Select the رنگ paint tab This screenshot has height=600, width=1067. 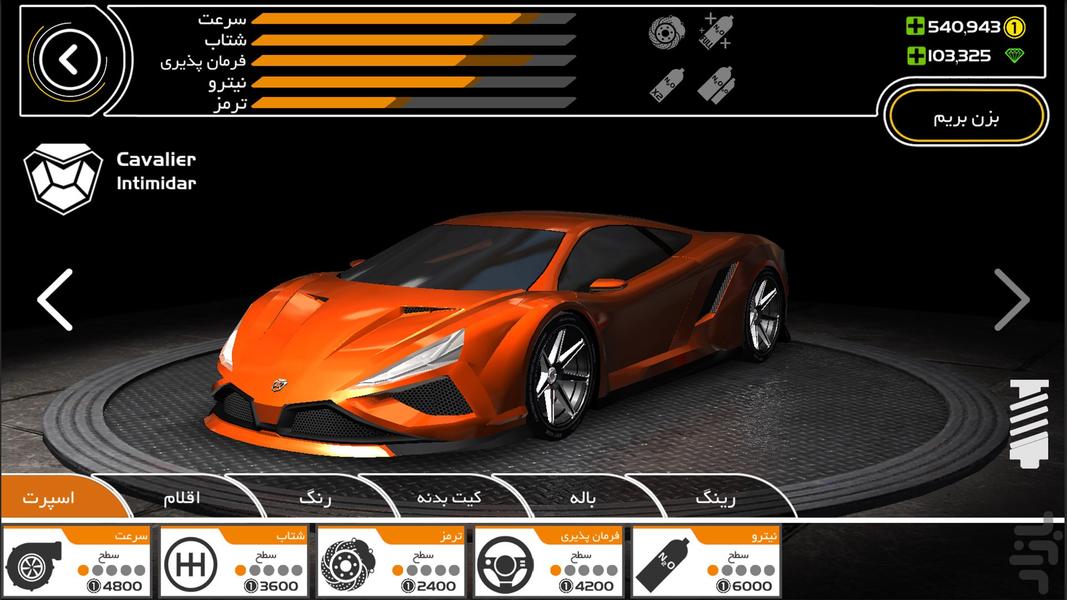pos(315,497)
